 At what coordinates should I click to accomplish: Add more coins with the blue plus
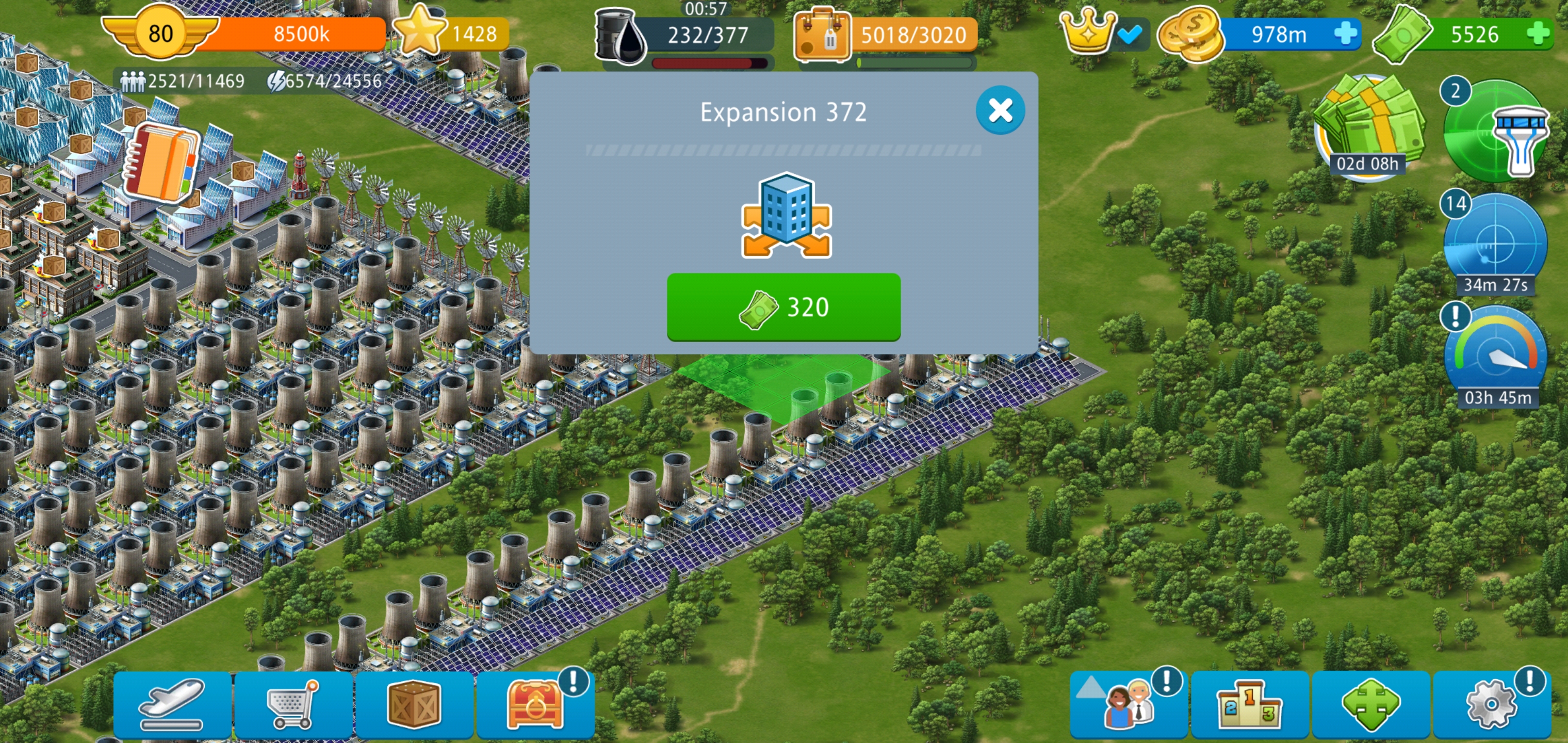(1345, 34)
